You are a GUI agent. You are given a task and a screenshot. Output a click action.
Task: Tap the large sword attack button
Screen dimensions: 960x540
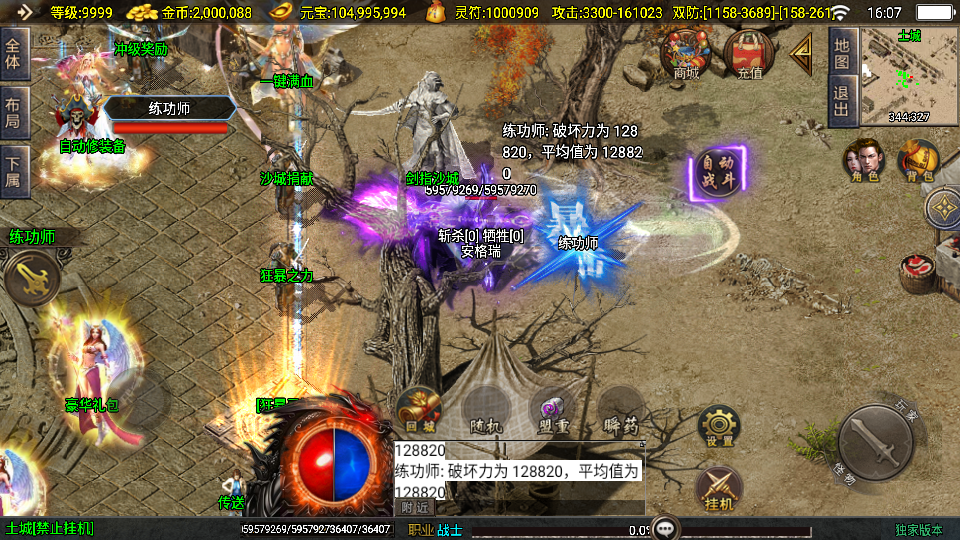click(x=877, y=443)
